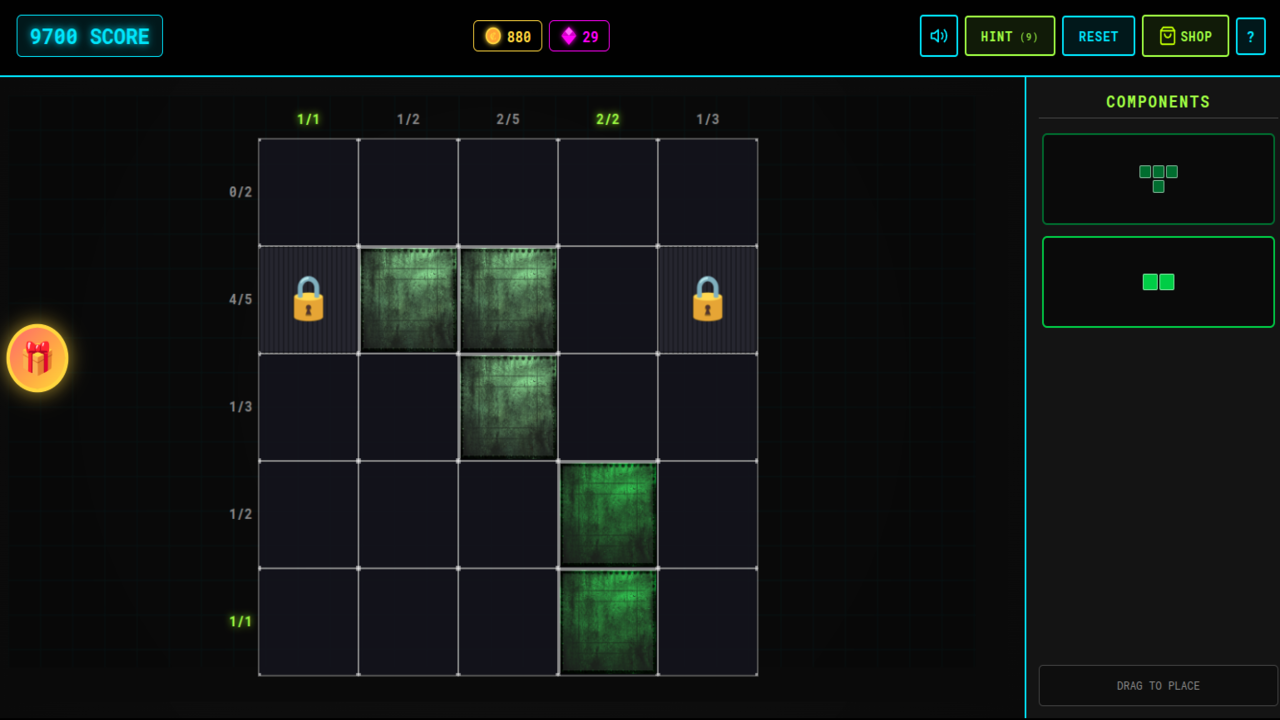Click the right padlock on the locked cell

(x=708, y=299)
